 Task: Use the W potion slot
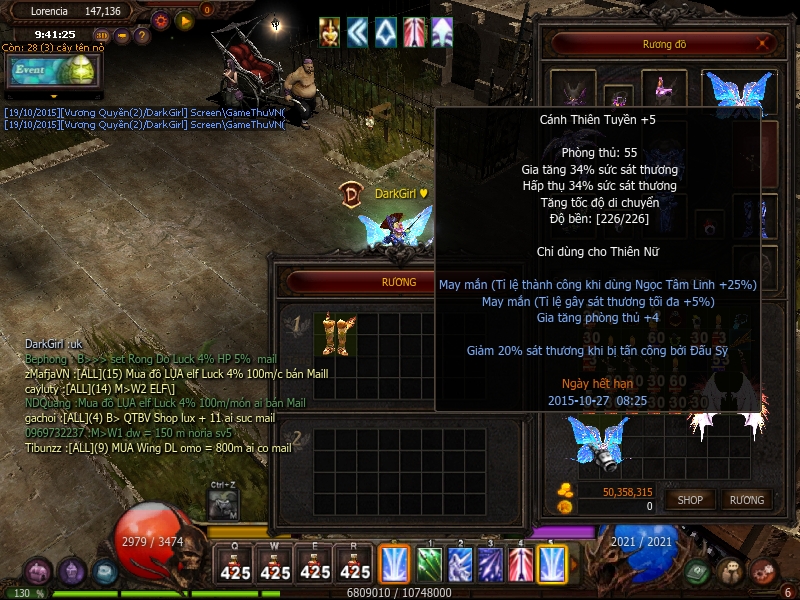275,566
